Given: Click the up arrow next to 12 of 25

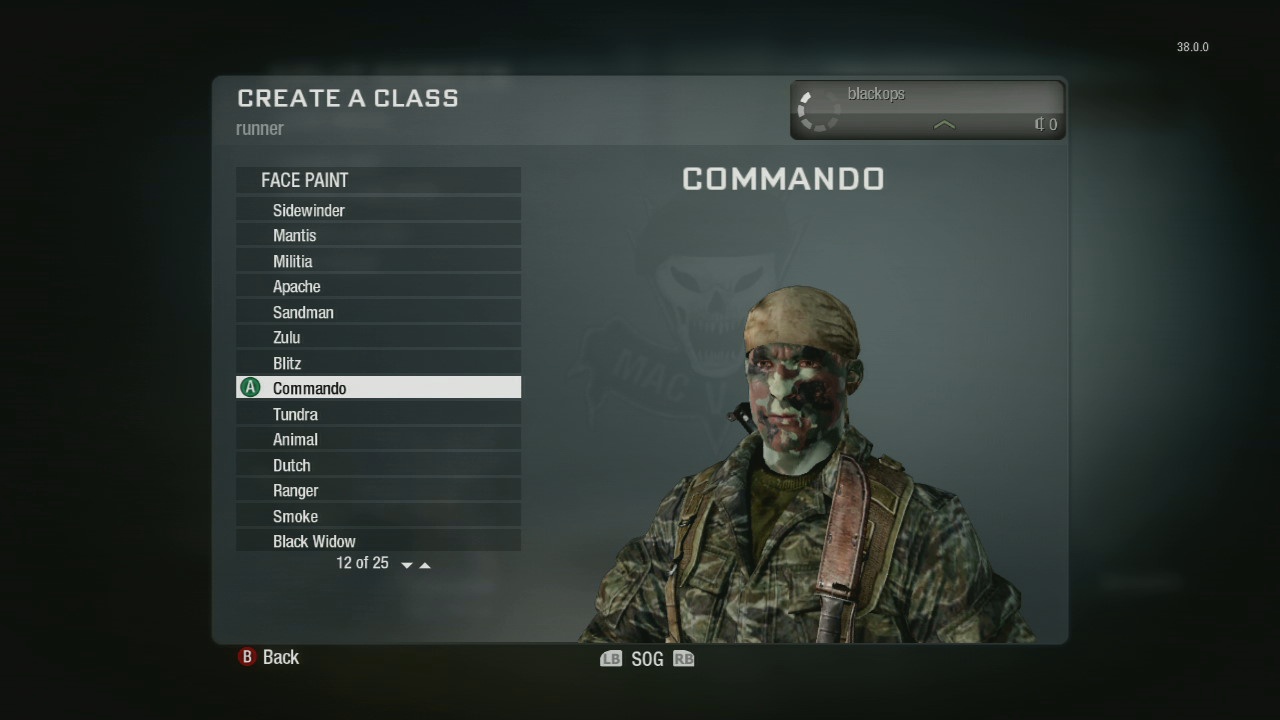Looking at the screenshot, I should coord(424,563).
